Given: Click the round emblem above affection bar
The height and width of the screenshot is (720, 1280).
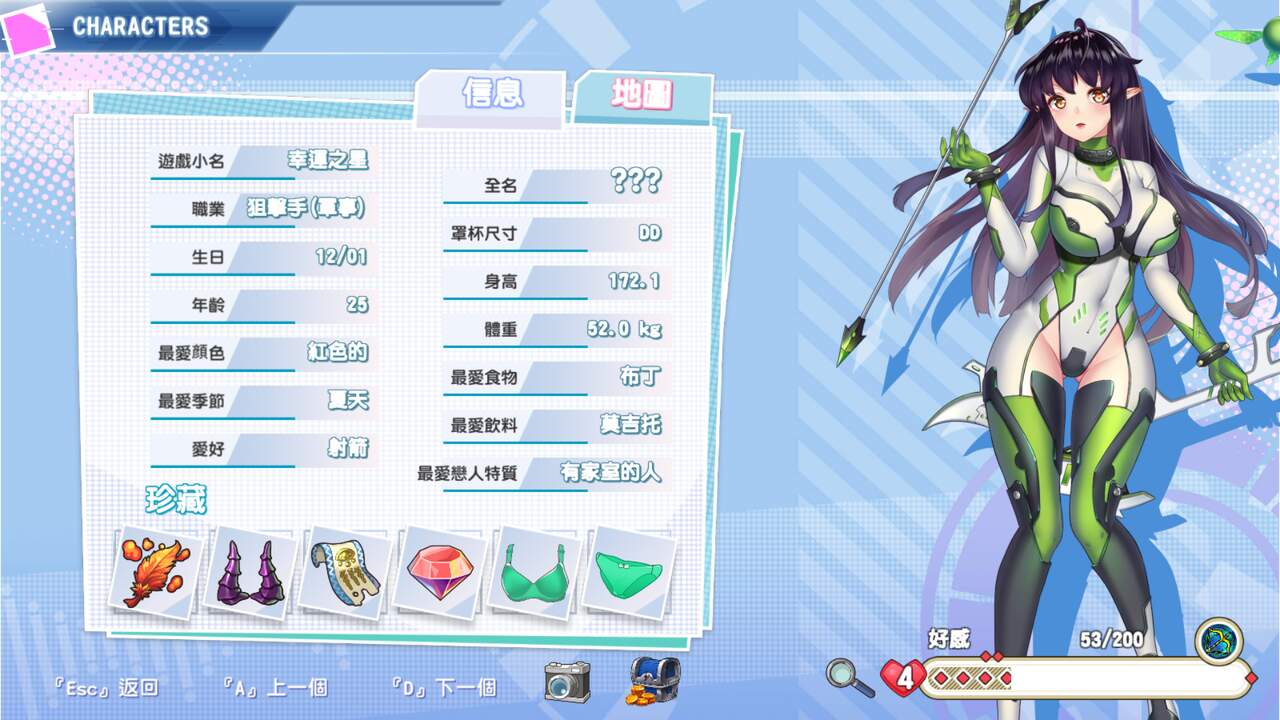Looking at the screenshot, I should [x=1218, y=641].
